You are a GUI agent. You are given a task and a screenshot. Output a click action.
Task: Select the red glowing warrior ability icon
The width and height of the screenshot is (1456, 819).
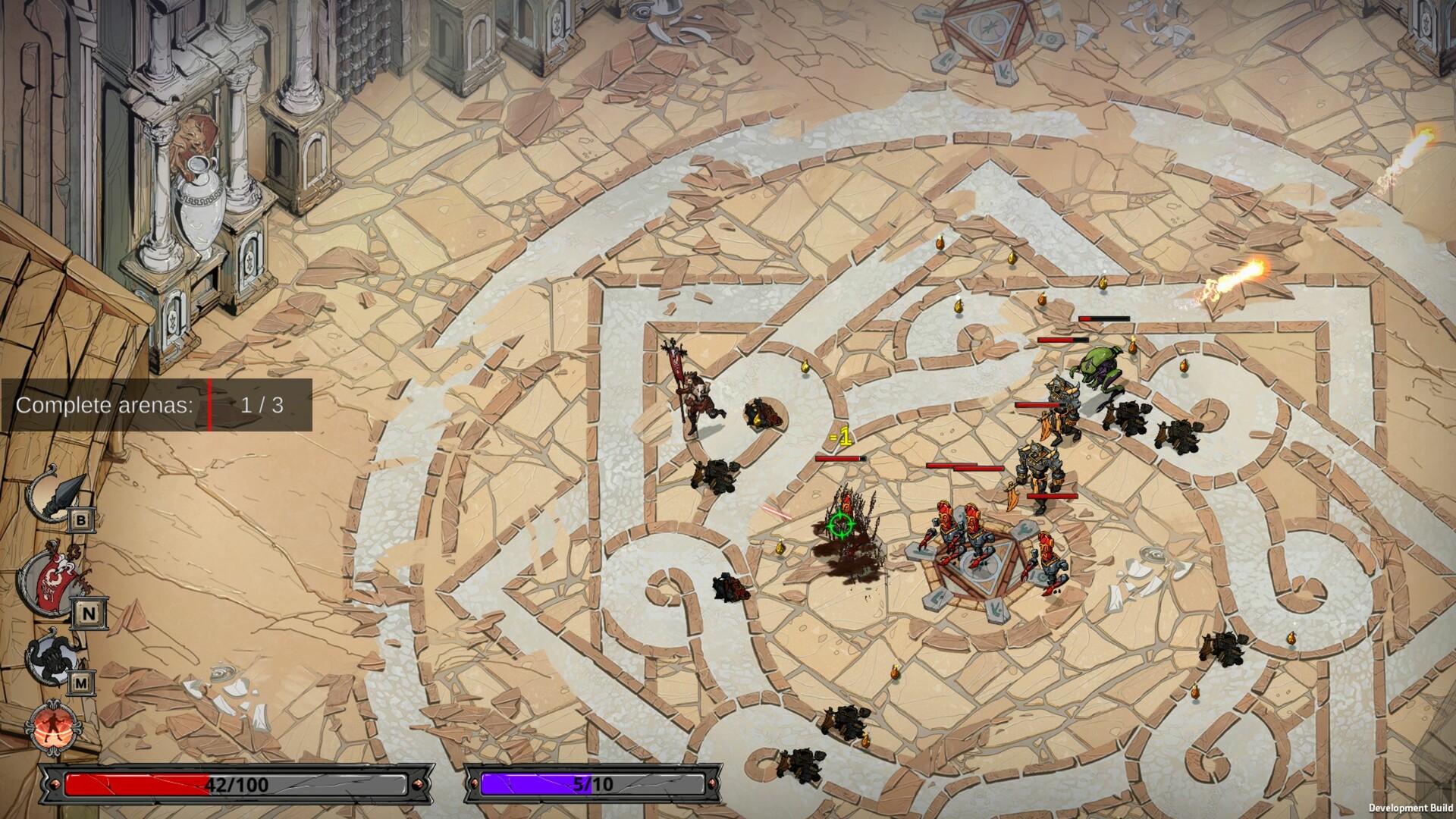tap(53, 727)
